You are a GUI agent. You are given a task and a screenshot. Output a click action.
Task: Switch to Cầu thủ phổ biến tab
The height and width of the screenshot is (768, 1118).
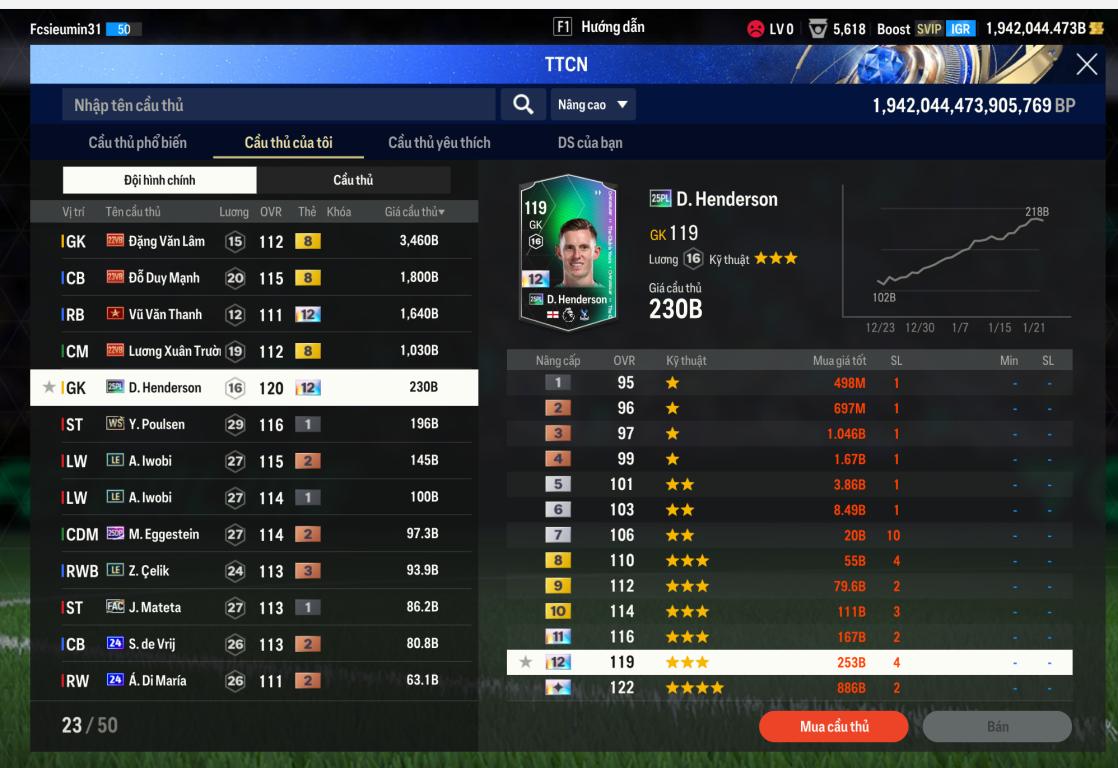(137, 143)
